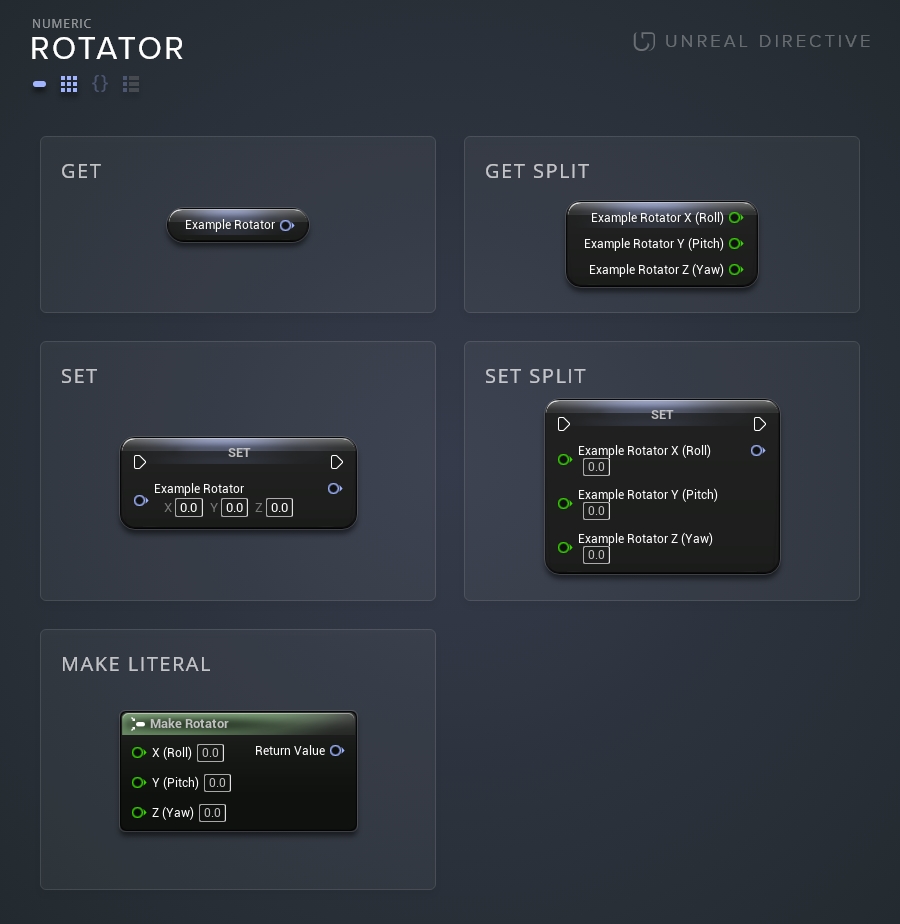Edit the X value field in the Set node
900x924 pixels.
(x=189, y=508)
